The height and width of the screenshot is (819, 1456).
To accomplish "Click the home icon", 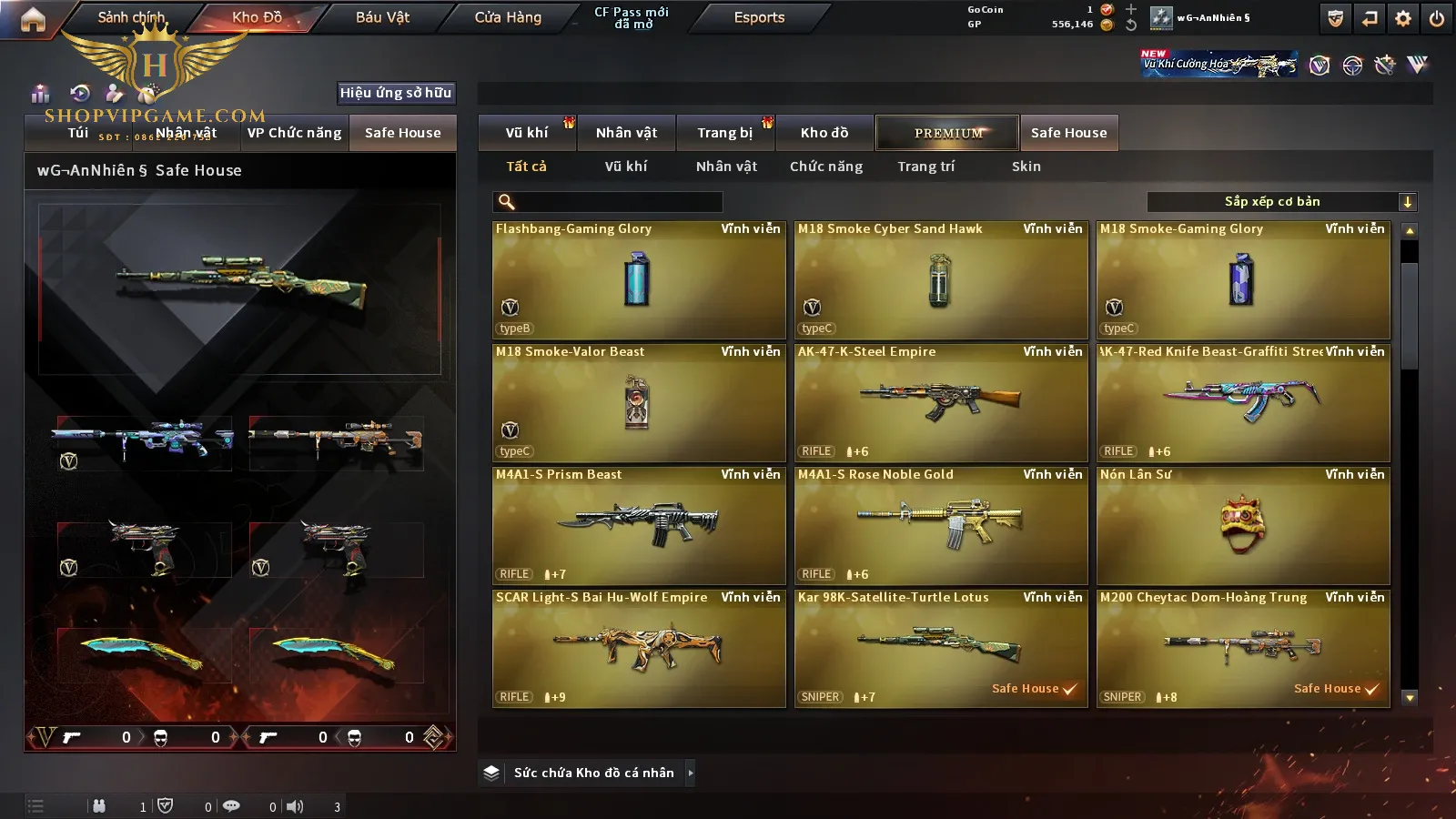I will pos(33,19).
